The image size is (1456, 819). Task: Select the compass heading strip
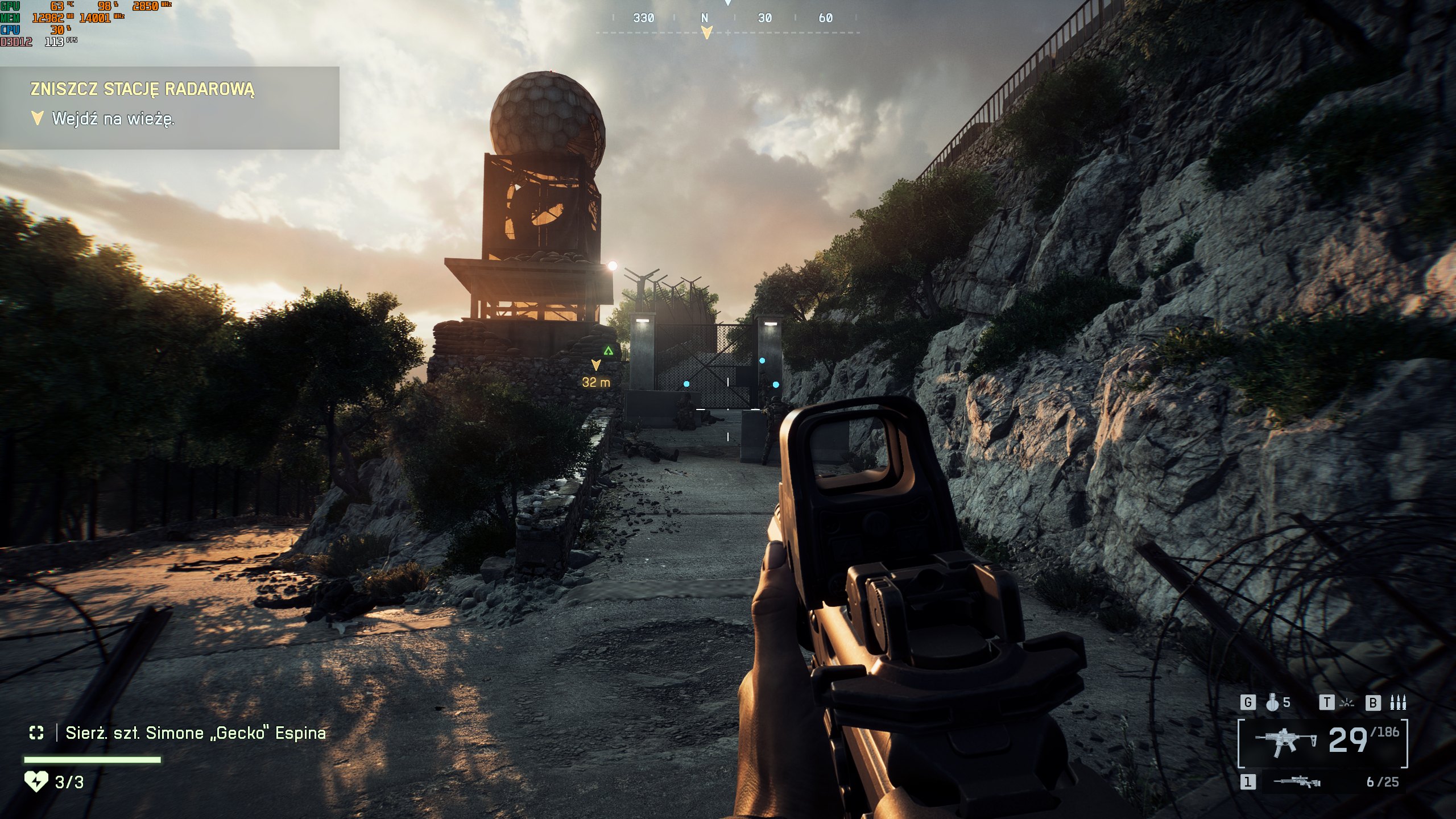728,19
